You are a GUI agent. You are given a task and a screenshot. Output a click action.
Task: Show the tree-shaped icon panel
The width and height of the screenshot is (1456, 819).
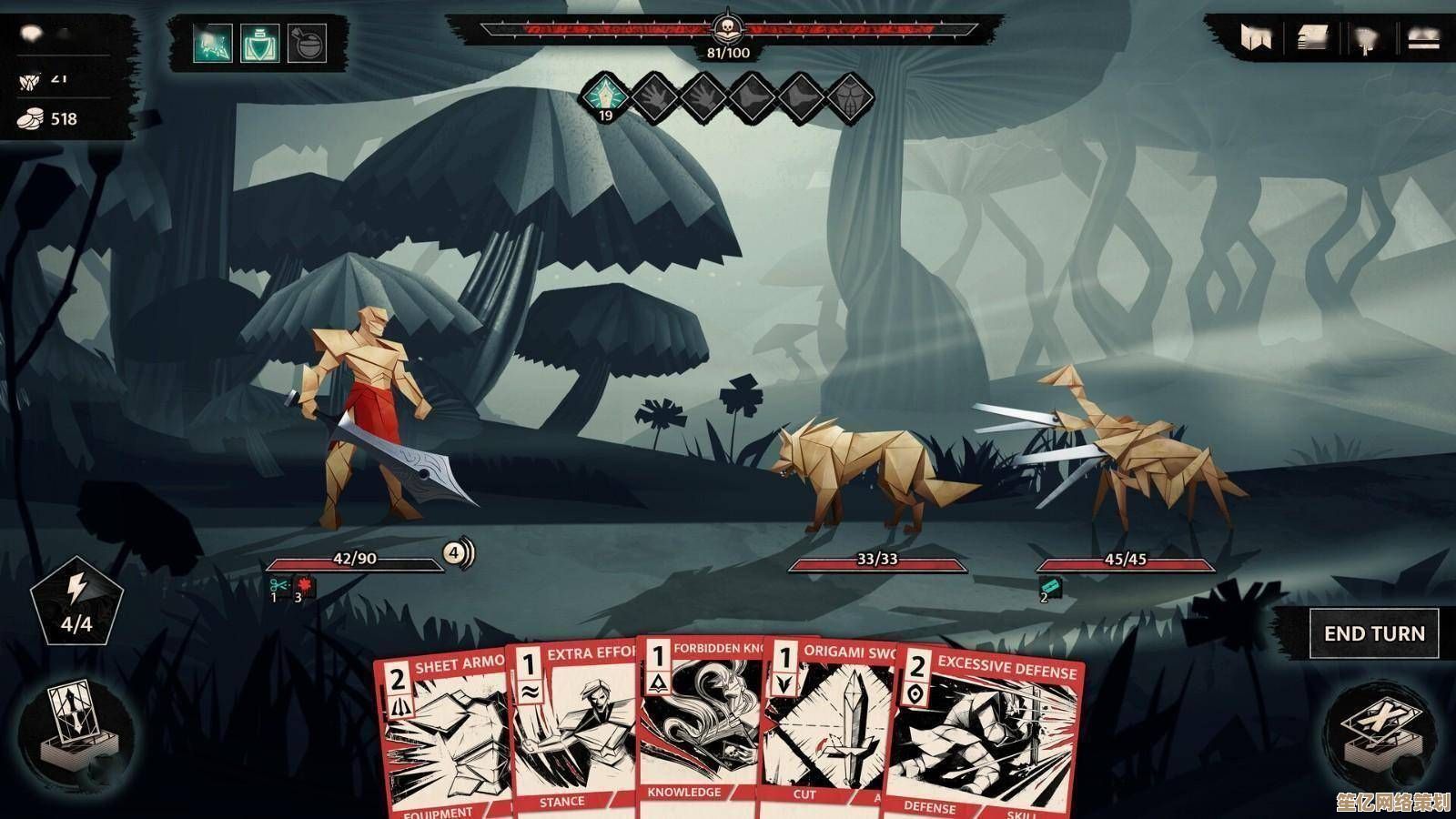(x=1366, y=38)
